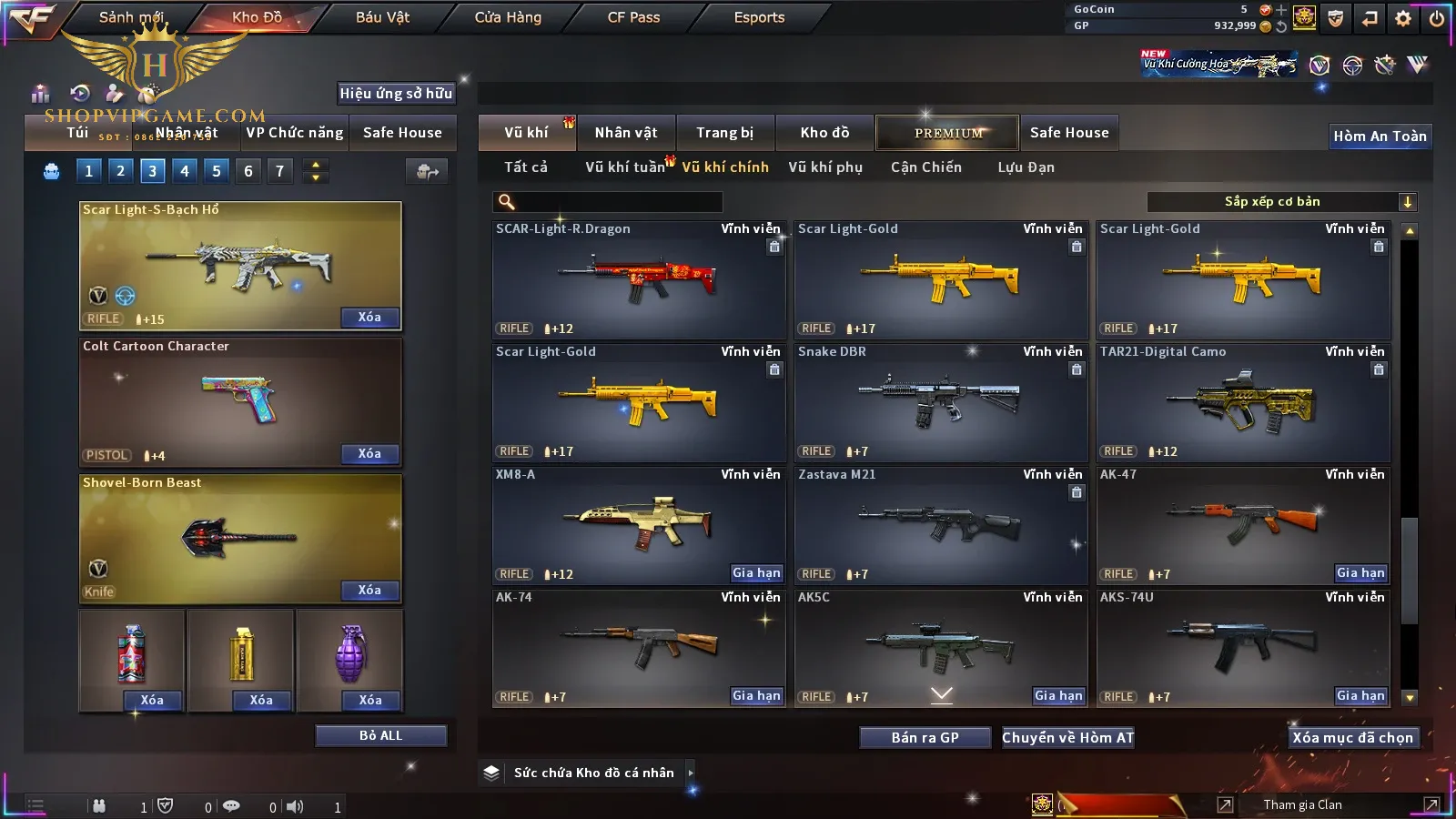The image size is (1456, 819).
Task: Open the settings gear icon
Action: tap(1403, 18)
